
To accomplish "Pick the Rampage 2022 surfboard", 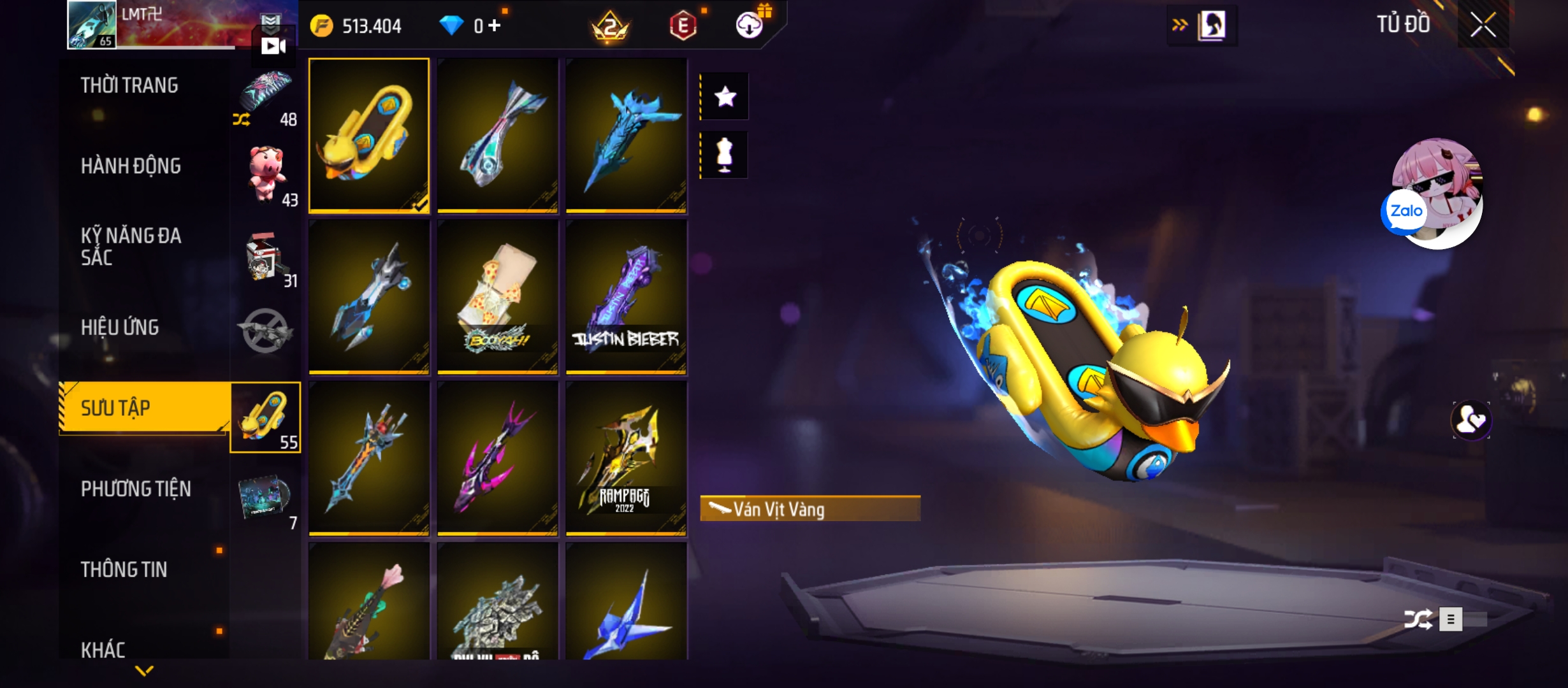I will click(x=626, y=458).
